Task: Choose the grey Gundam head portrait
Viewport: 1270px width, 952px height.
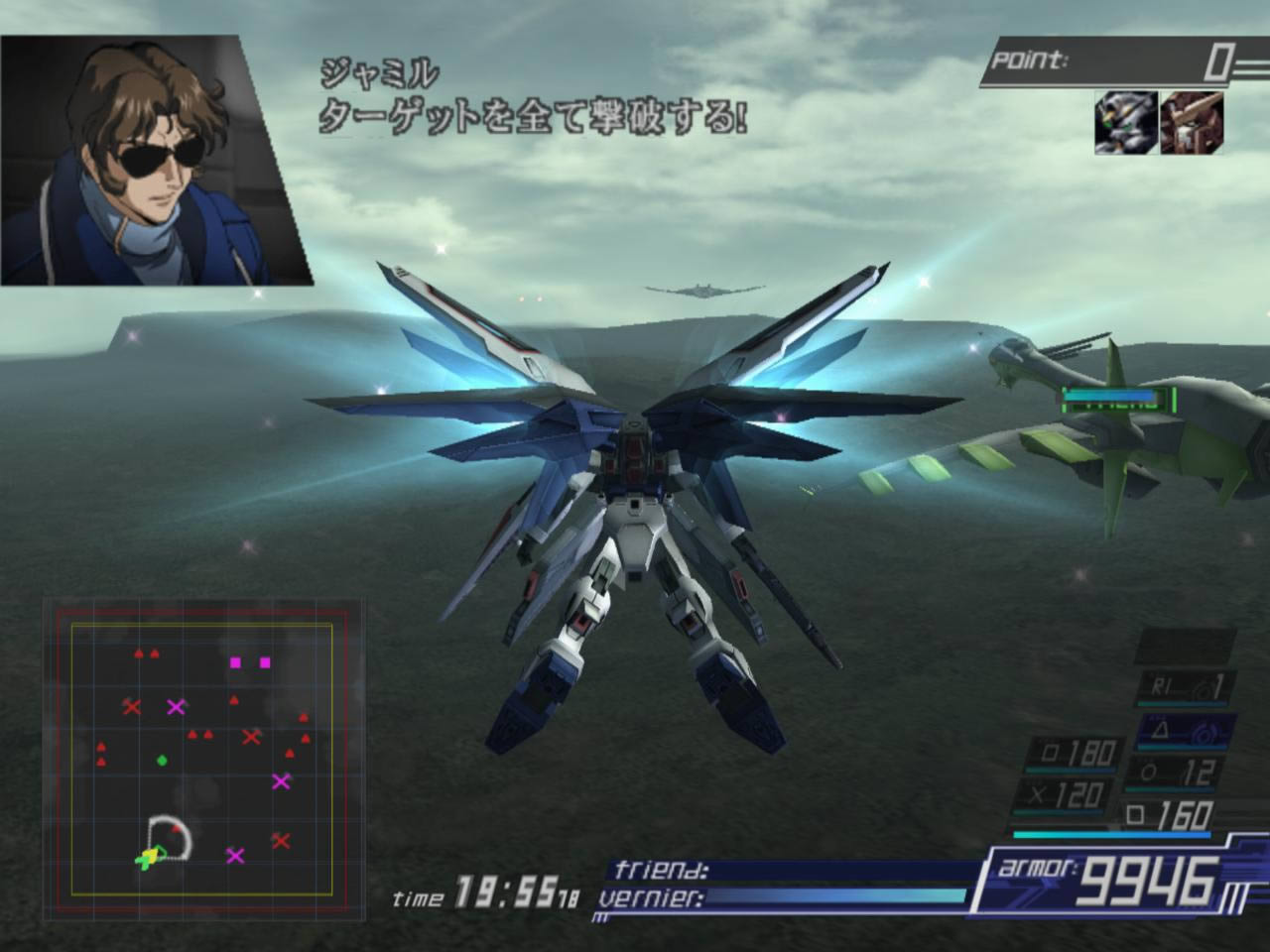Action: click(x=1126, y=123)
